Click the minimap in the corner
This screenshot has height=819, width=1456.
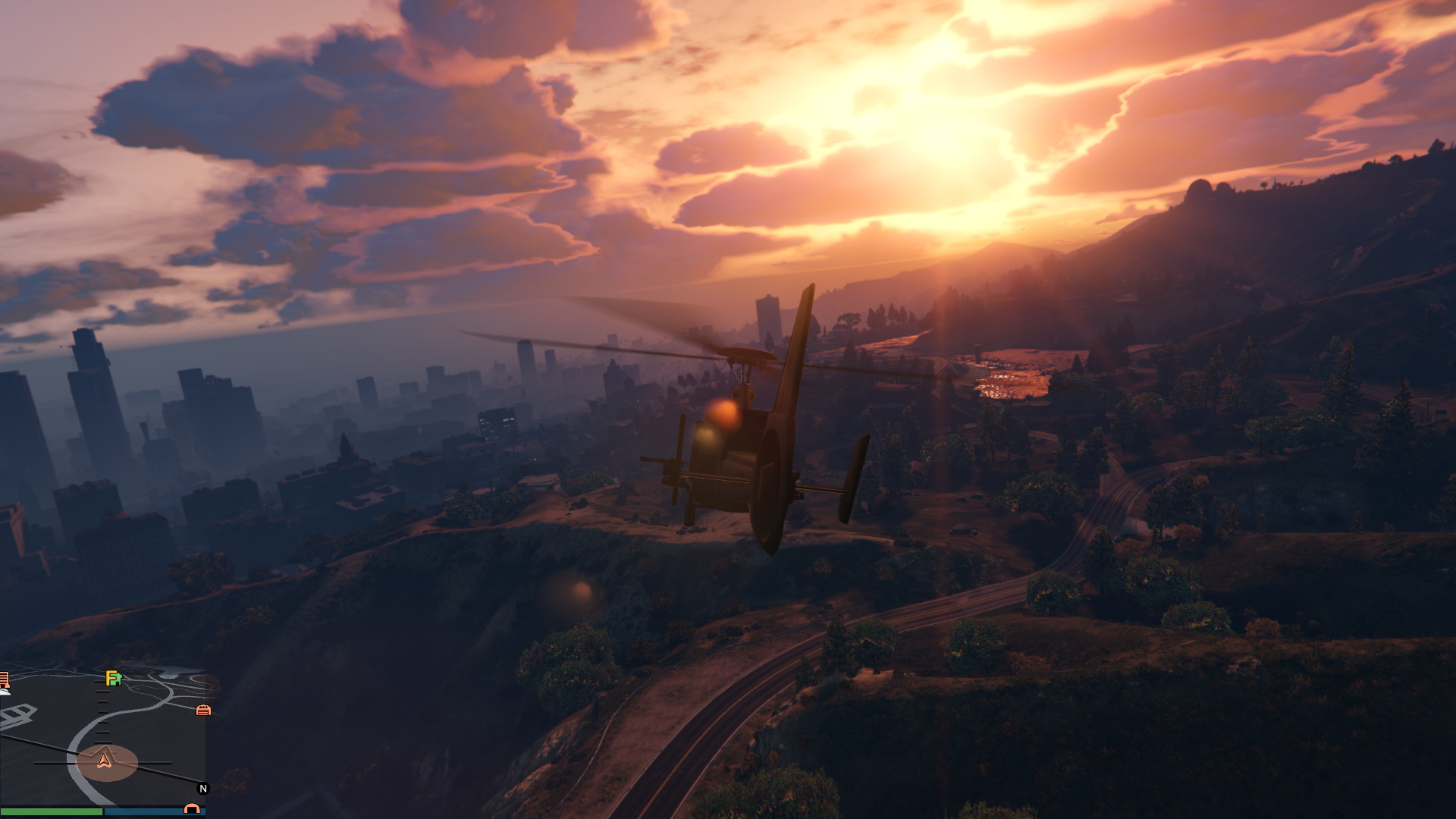[x=103, y=736]
